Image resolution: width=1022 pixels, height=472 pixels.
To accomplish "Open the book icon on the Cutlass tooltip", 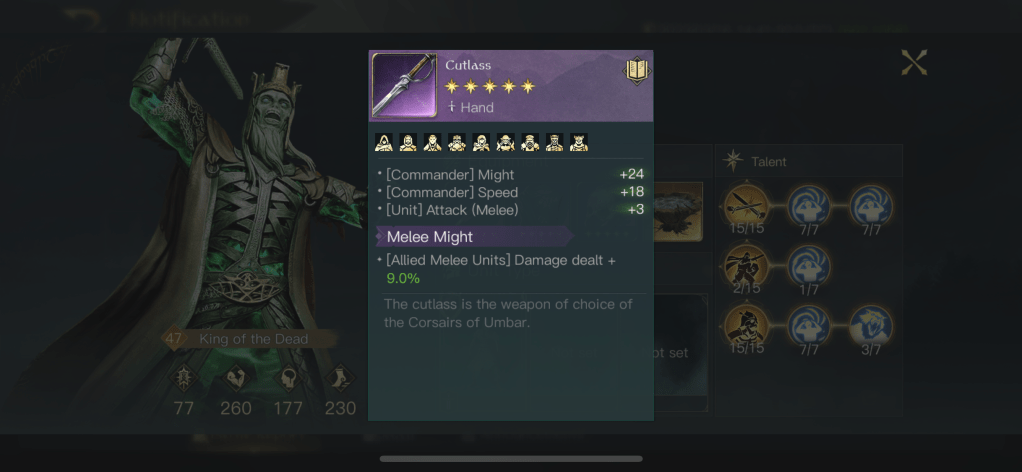I will (x=637, y=70).
